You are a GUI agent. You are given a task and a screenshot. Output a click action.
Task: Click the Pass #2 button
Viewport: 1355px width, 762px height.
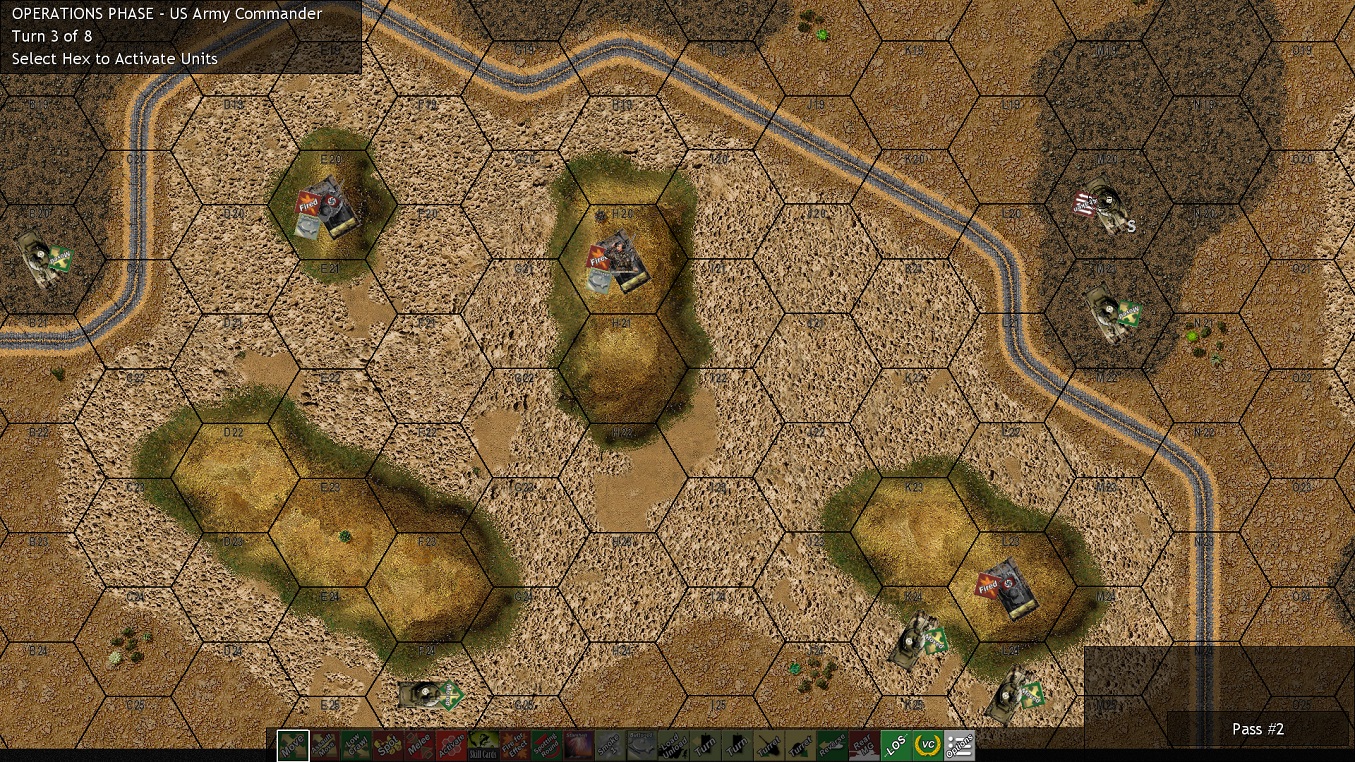pyautogui.click(x=1257, y=729)
